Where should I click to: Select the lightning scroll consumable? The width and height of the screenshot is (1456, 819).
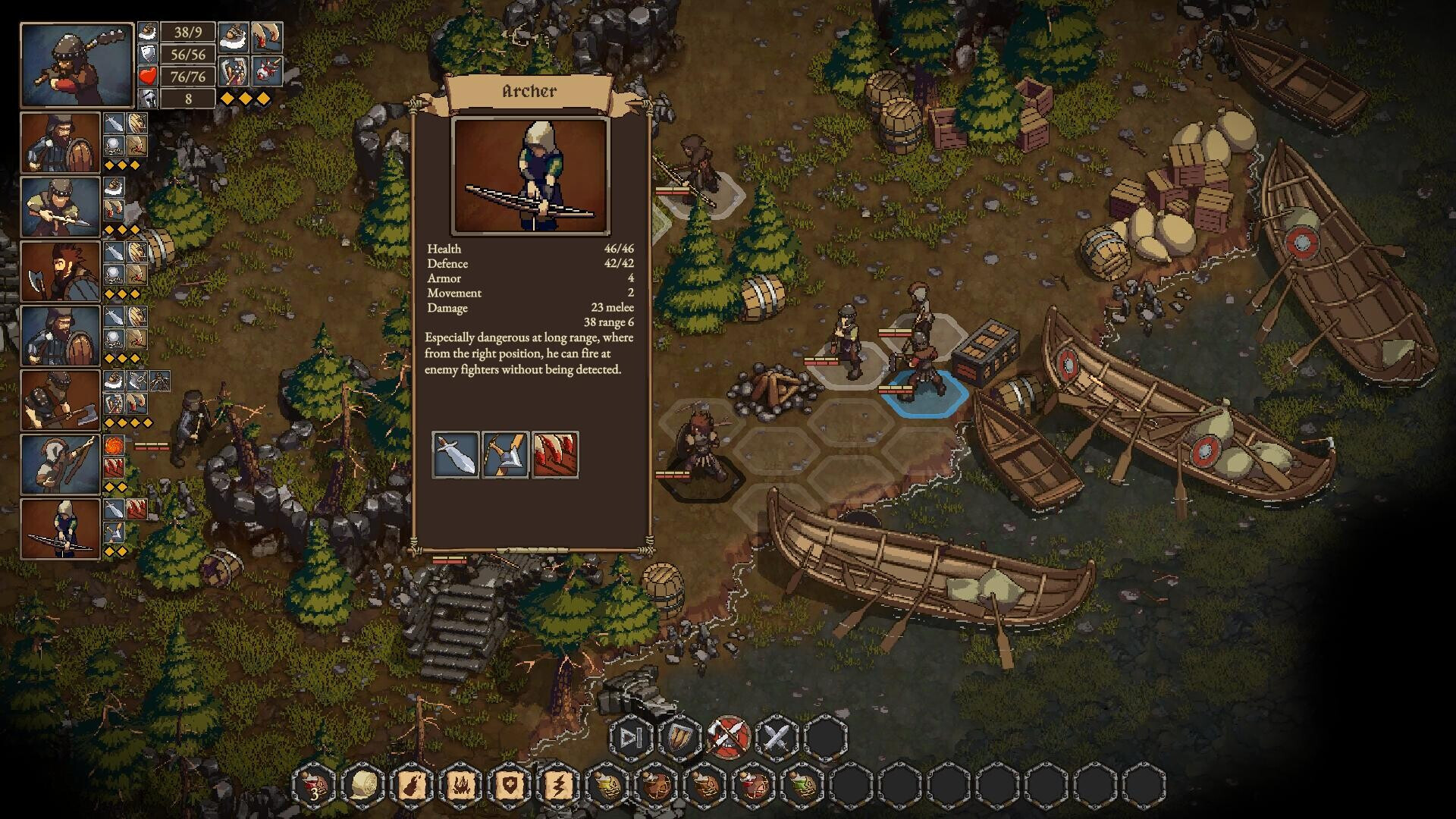click(560, 786)
